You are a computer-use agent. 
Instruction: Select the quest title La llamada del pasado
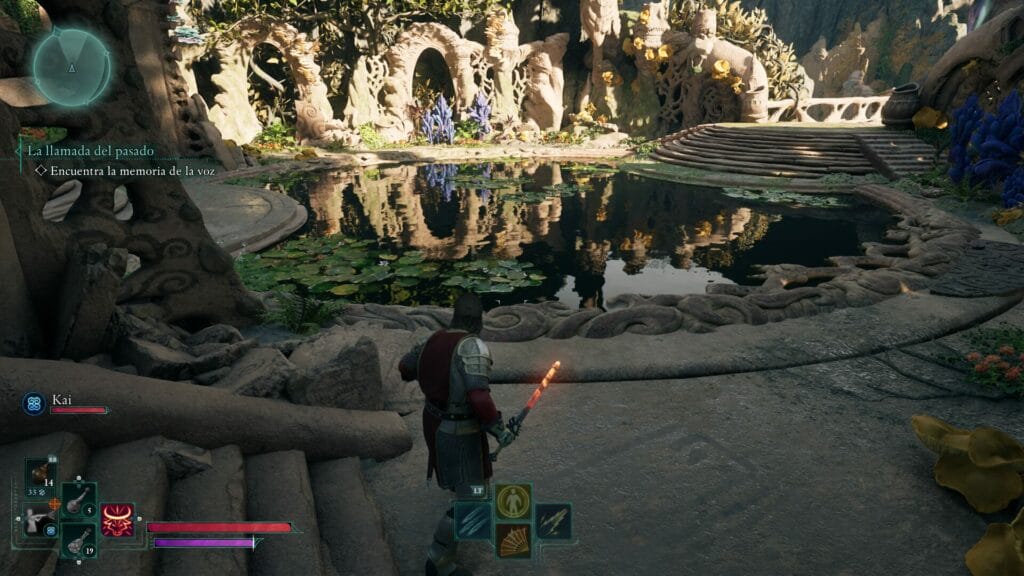tap(91, 151)
